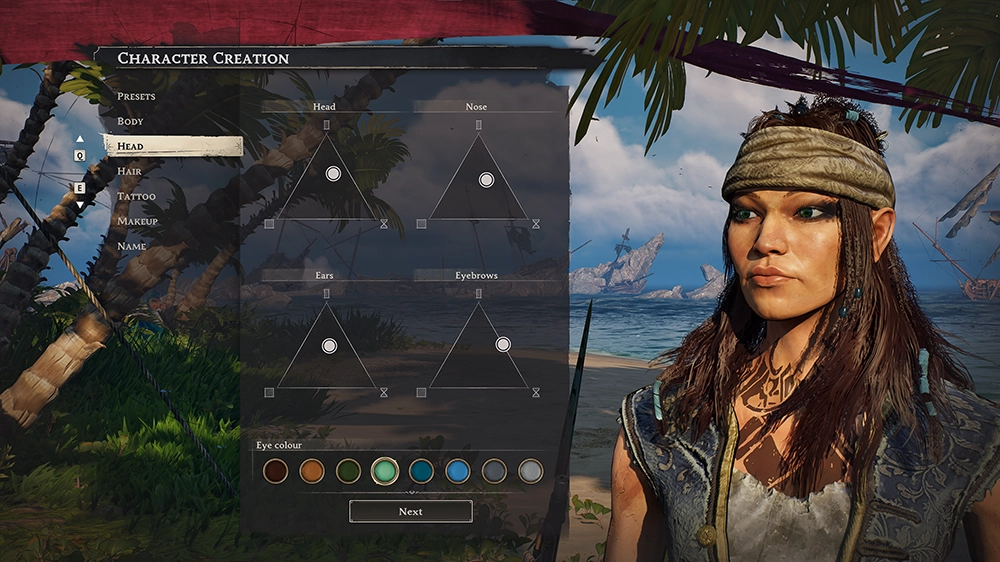The image size is (1000, 562).
Task: Pick the light grey eye colour
Action: [531, 471]
